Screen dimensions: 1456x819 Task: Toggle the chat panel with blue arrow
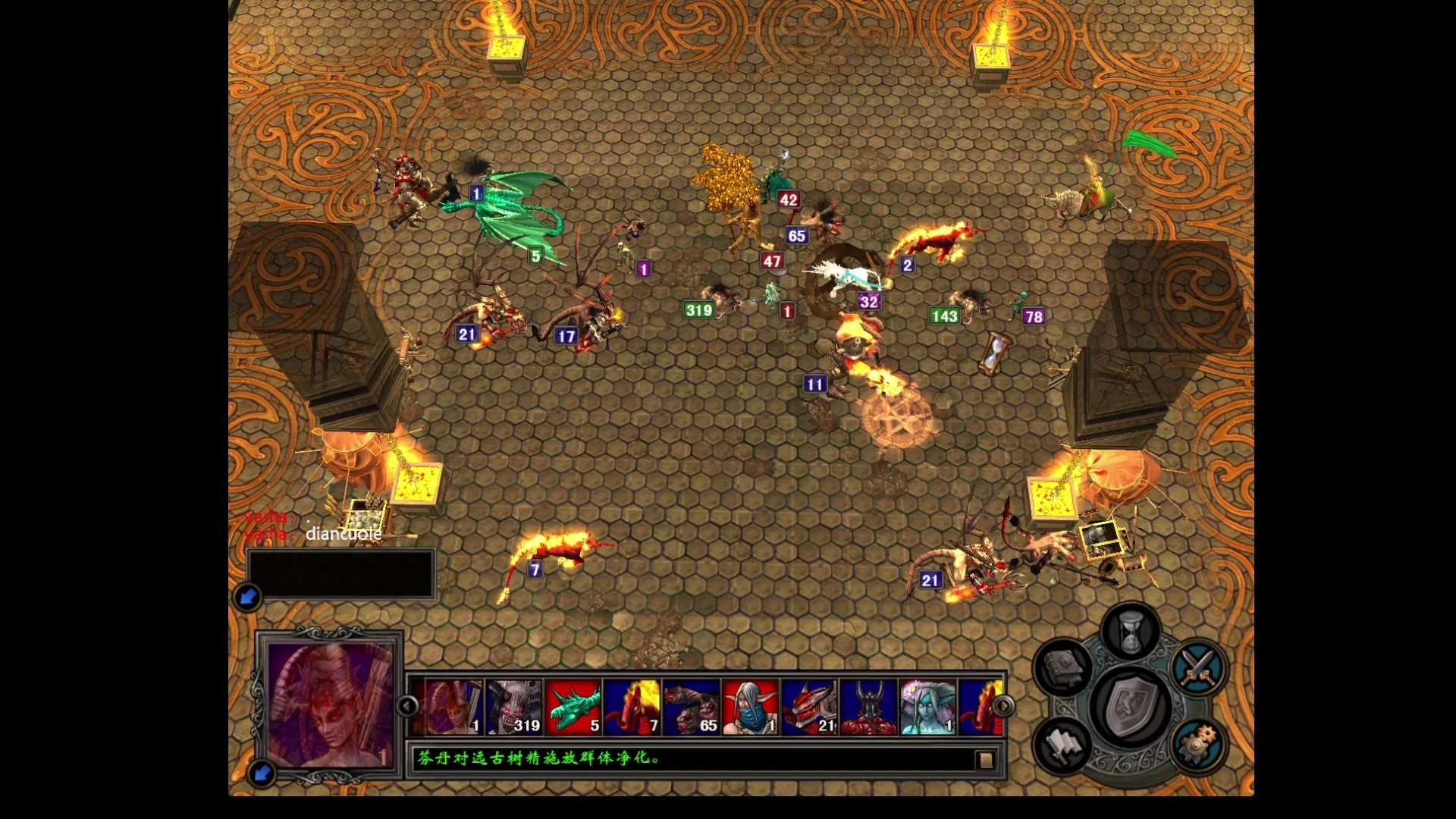tap(248, 597)
